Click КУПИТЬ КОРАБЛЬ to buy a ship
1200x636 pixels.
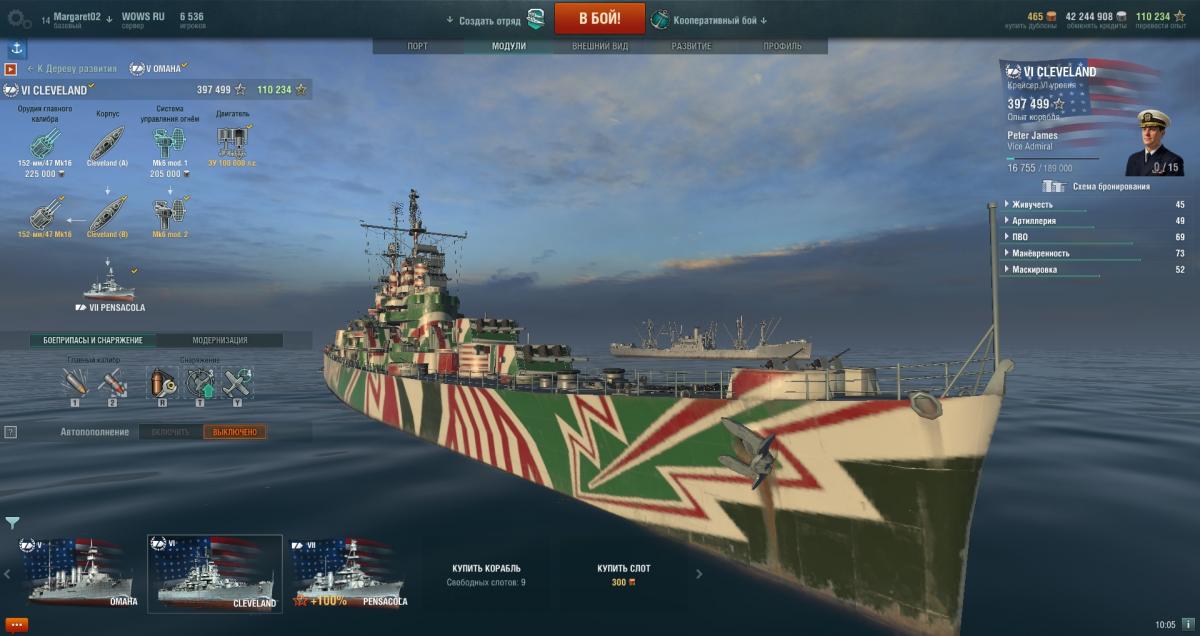tap(487, 568)
